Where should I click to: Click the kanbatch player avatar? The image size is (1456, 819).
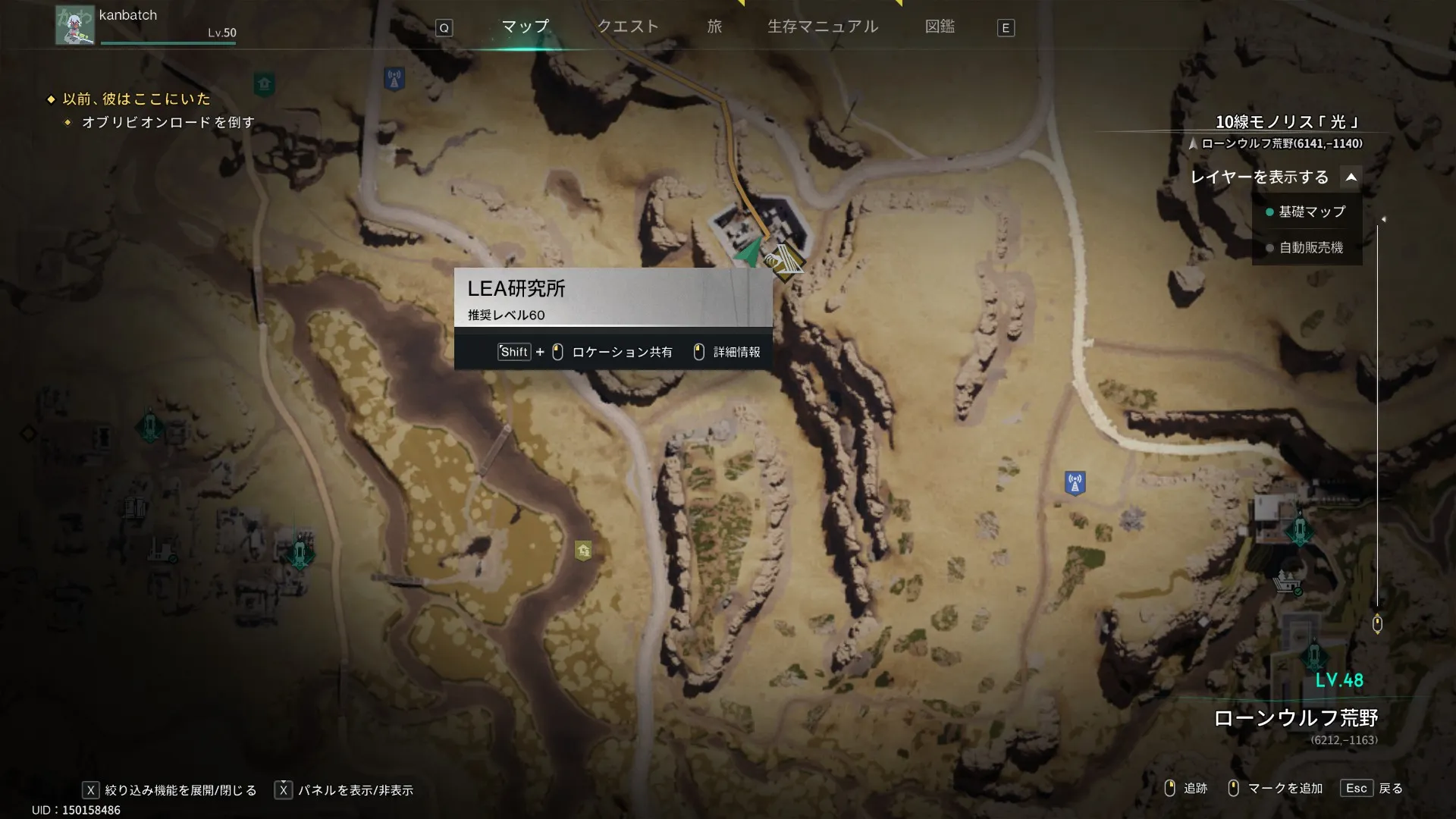click(x=75, y=25)
